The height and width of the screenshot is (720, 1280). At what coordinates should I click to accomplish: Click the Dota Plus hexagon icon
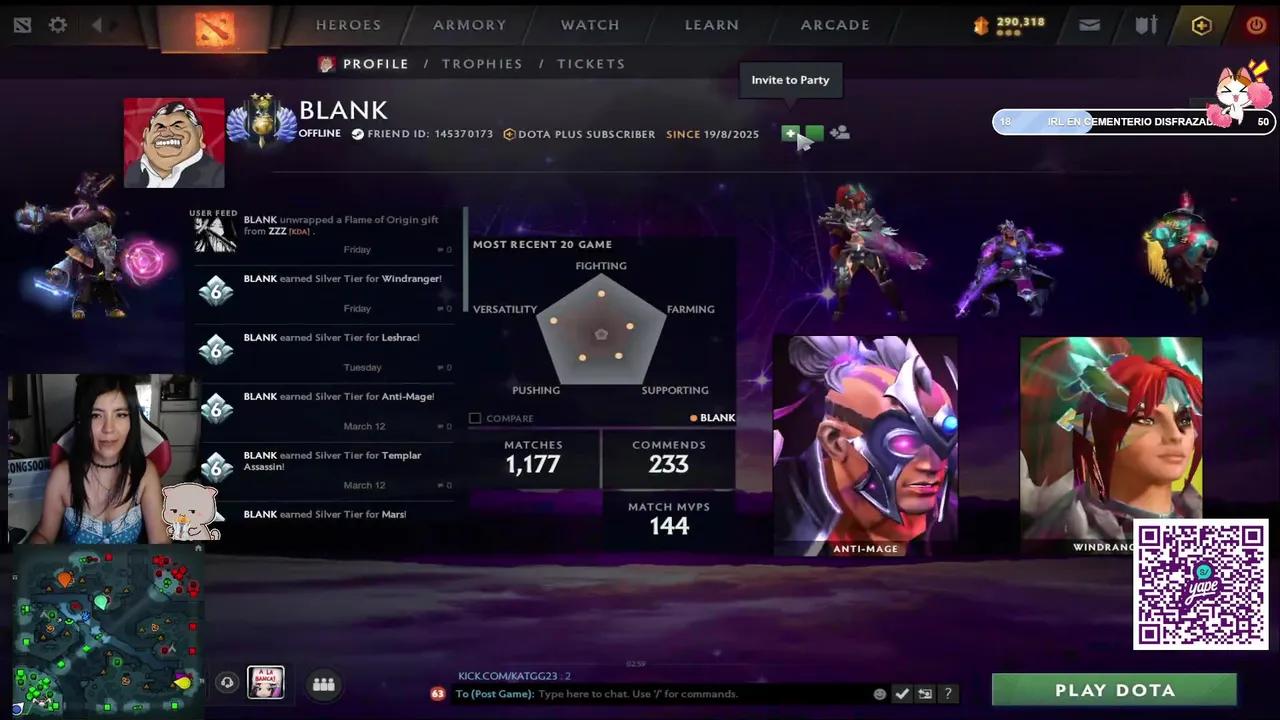[x=1201, y=26]
